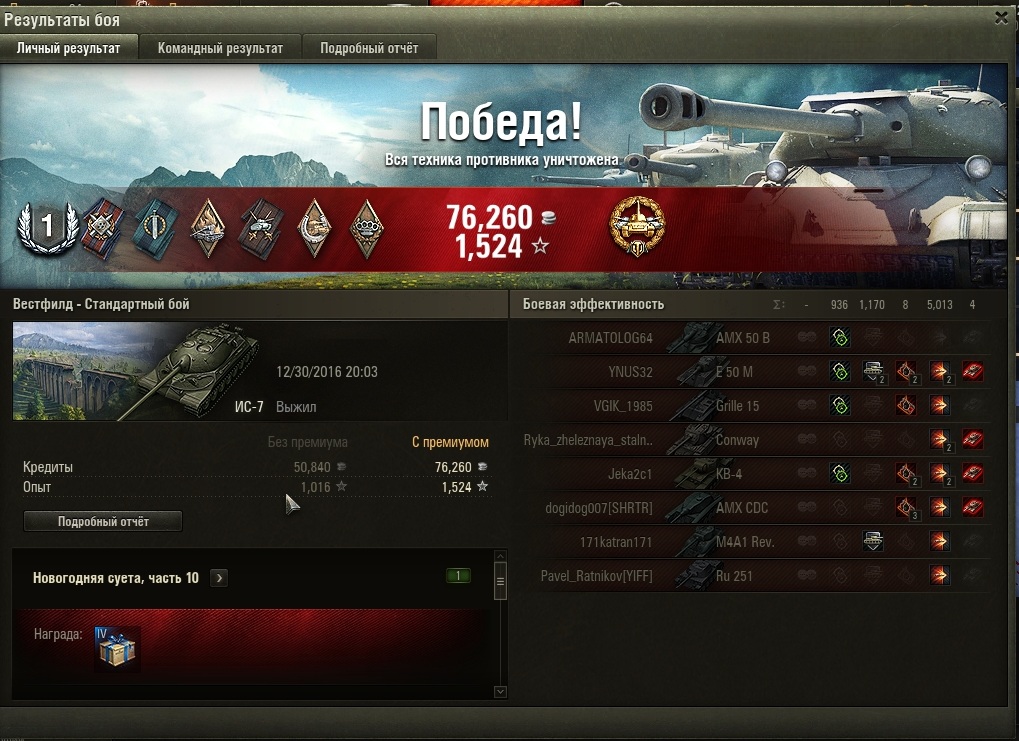Click the laurel wreath rank 1 badge

tap(45, 230)
